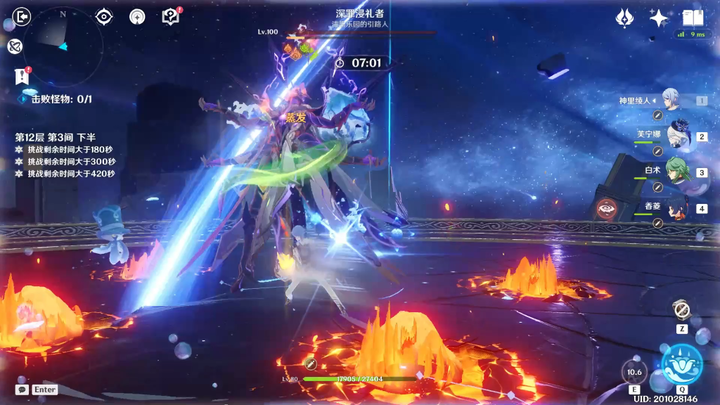Viewport: 720px width, 405px height.
Task: Click the red eye icon near party list
Action: 606,208
